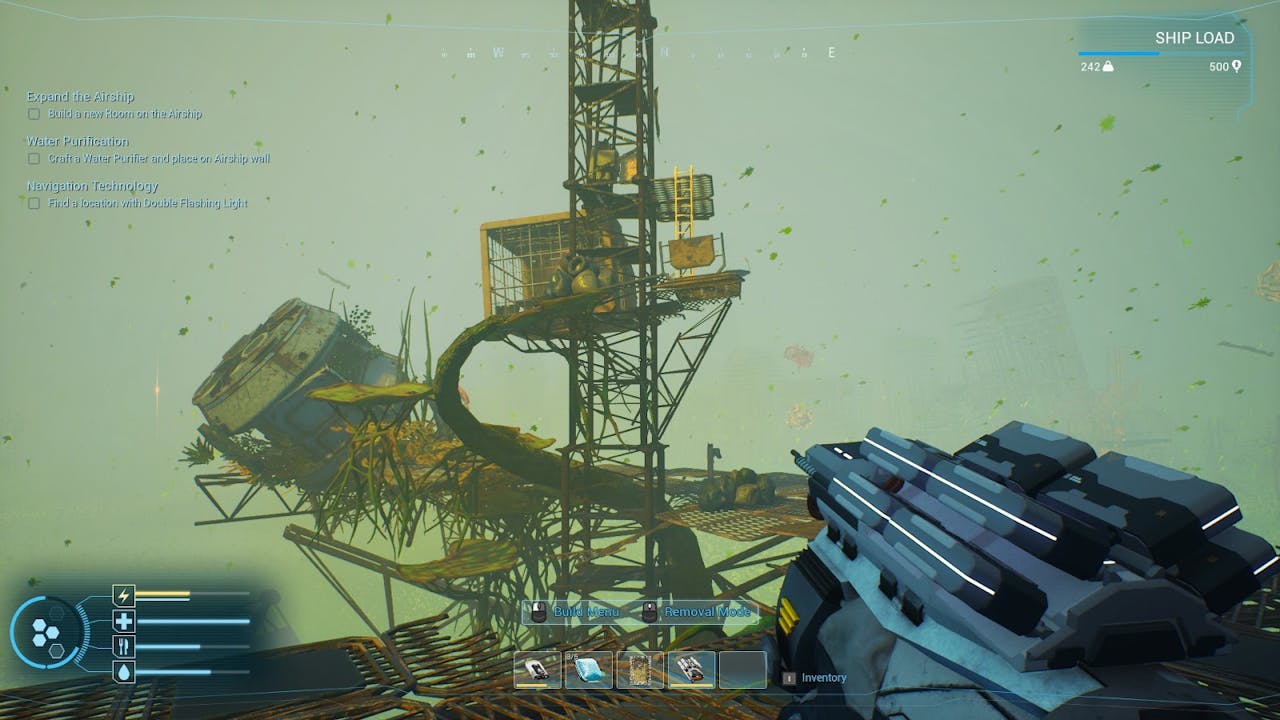The width and height of the screenshot is (1280, 720).
Task: Select the Expand the Airship objective
Action: [80, 97]
